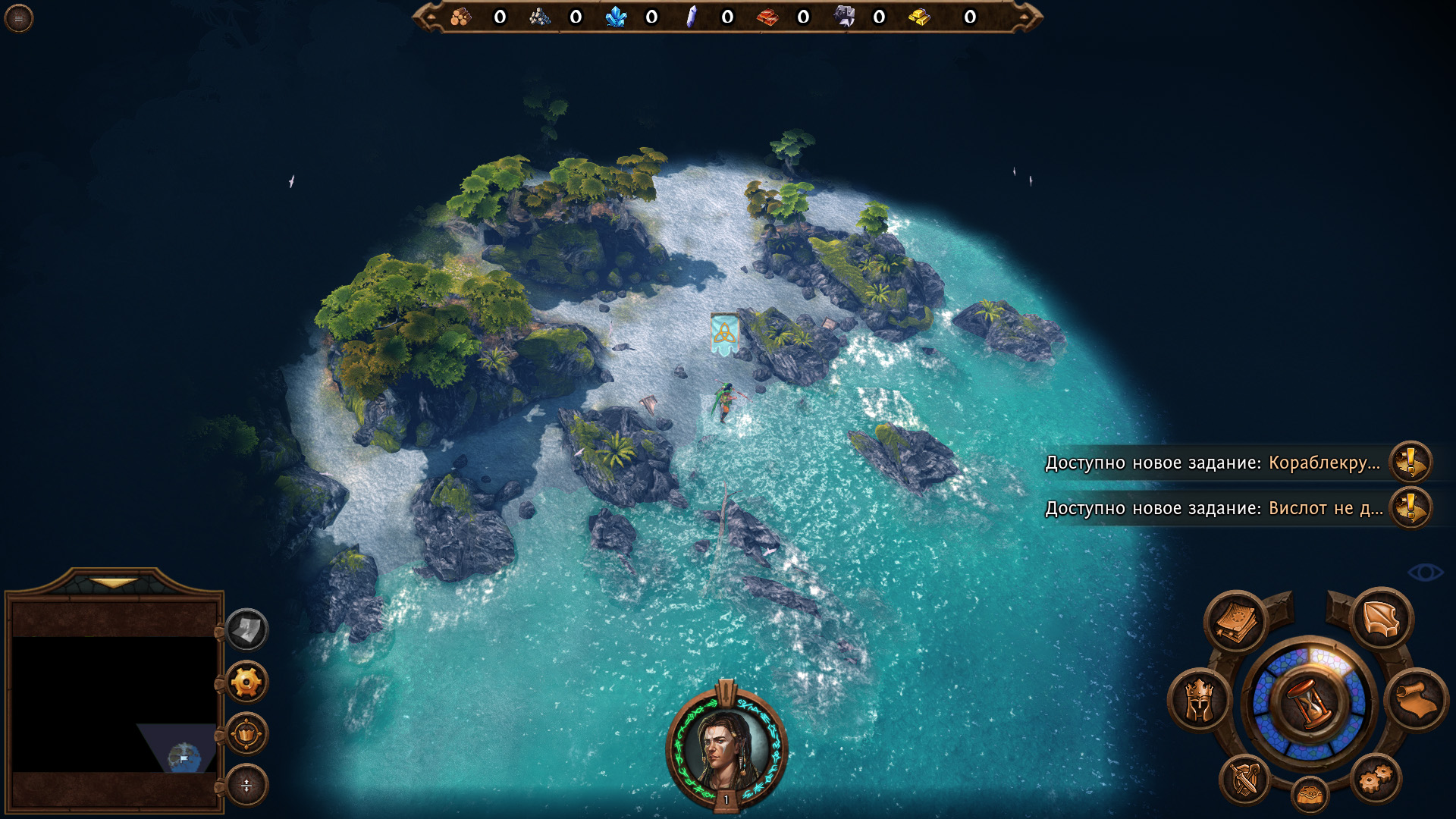Open the orange gear minimap settings
1456x819 pixels.
point(246,682)
